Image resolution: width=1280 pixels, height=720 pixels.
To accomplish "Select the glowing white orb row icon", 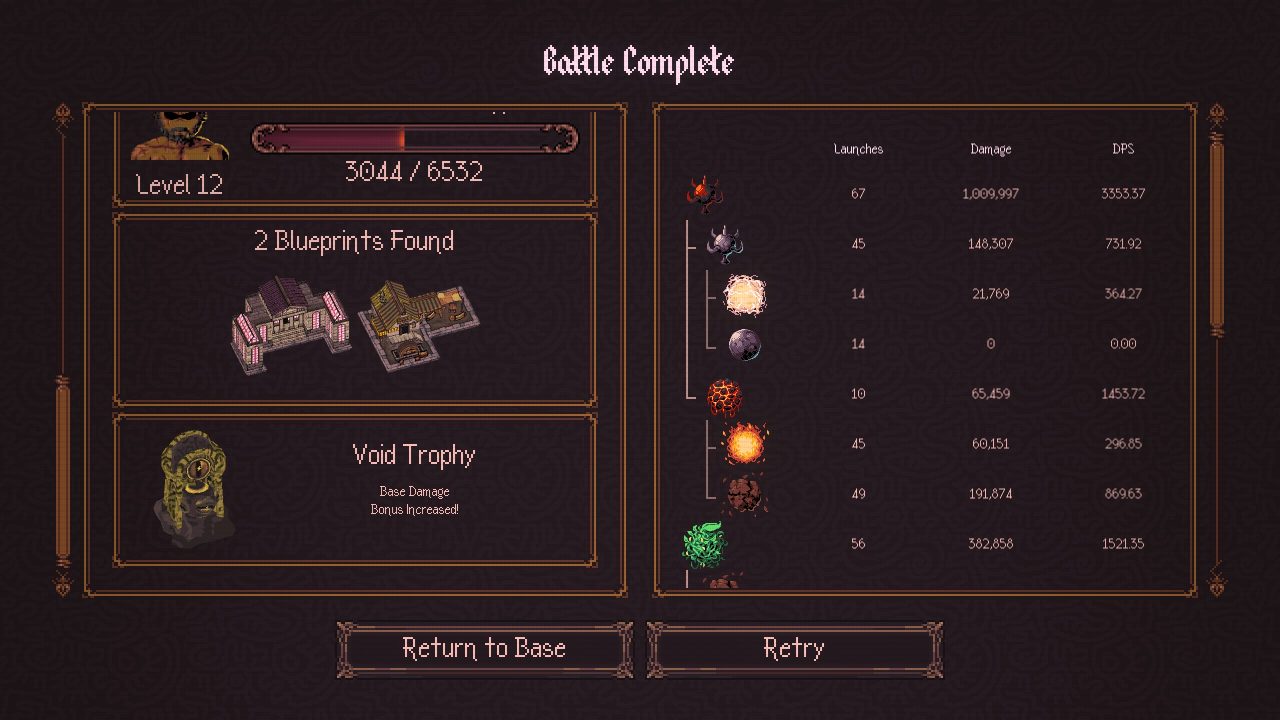I will click(x=744, y=294).
